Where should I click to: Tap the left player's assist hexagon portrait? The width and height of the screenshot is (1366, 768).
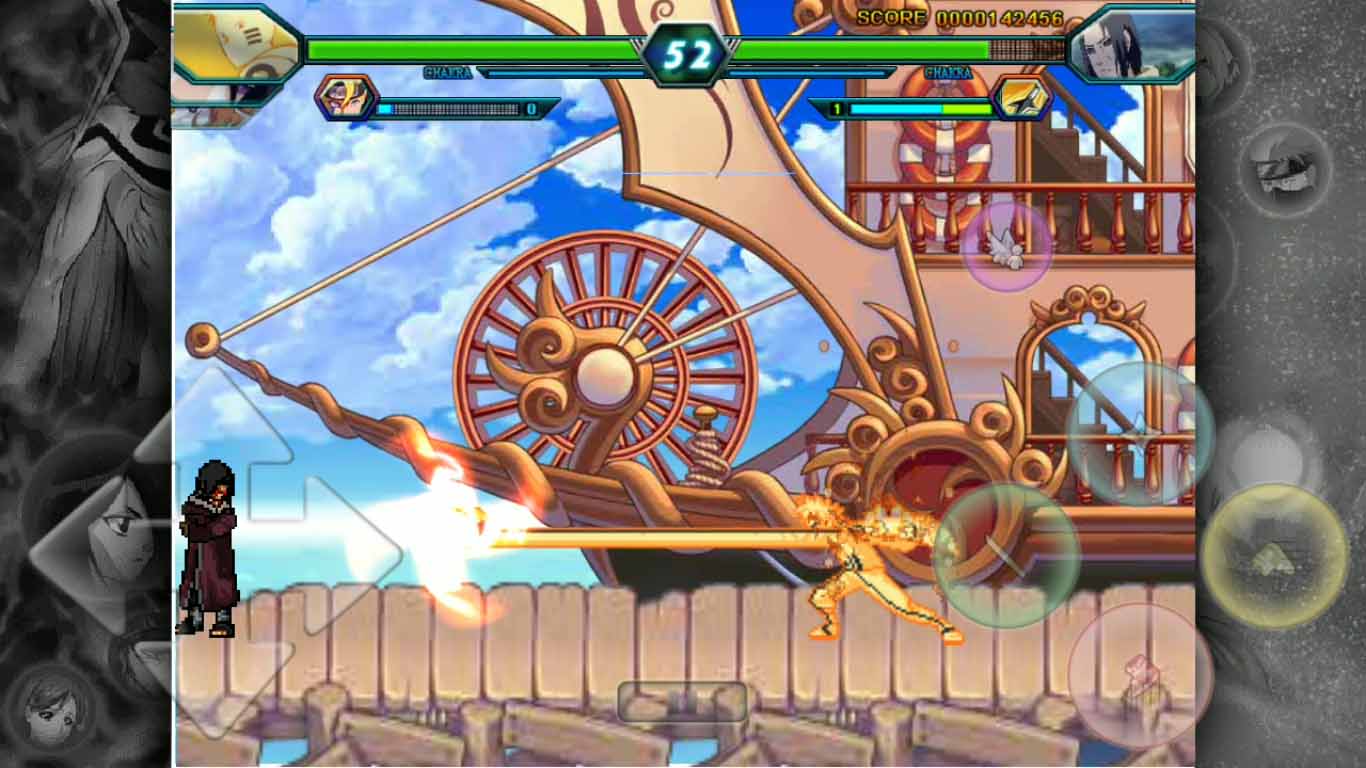tap(345, 100)
